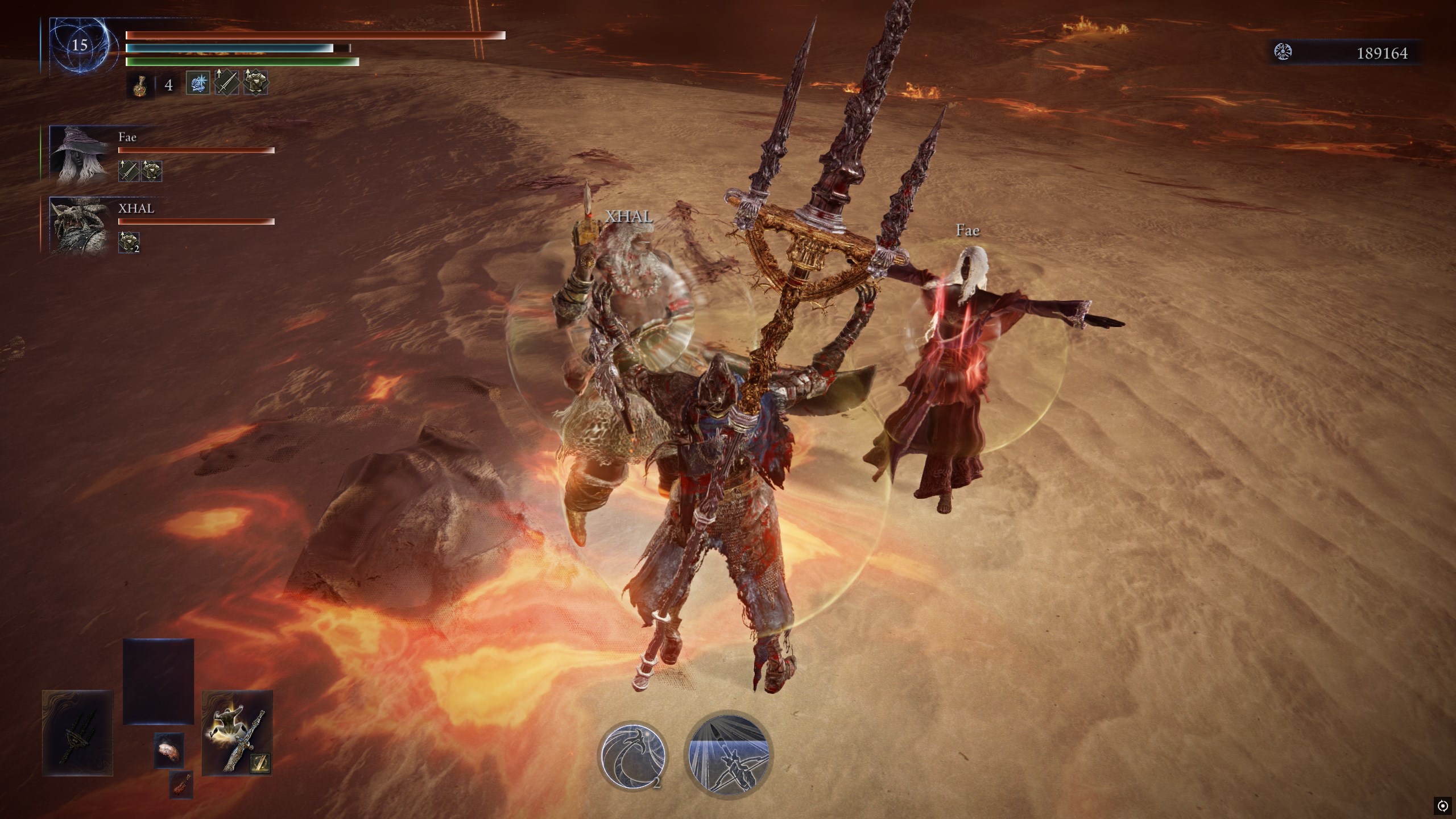1456x819 pixels.
Task: Check Fae's sword attack-up buff icon
Action: click(129, 171)
